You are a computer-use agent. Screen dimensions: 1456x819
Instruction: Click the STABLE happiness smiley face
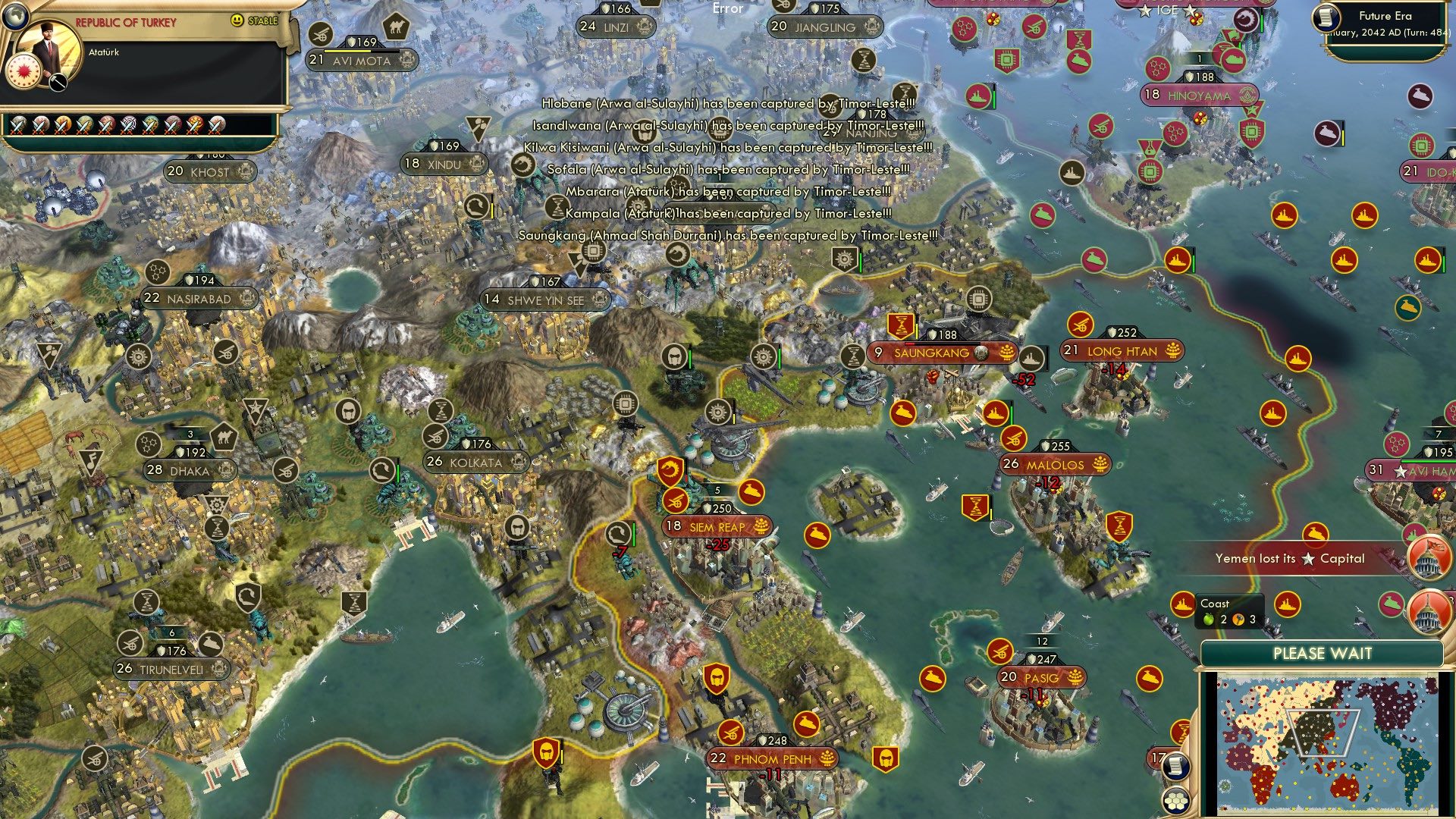[237, 20]
